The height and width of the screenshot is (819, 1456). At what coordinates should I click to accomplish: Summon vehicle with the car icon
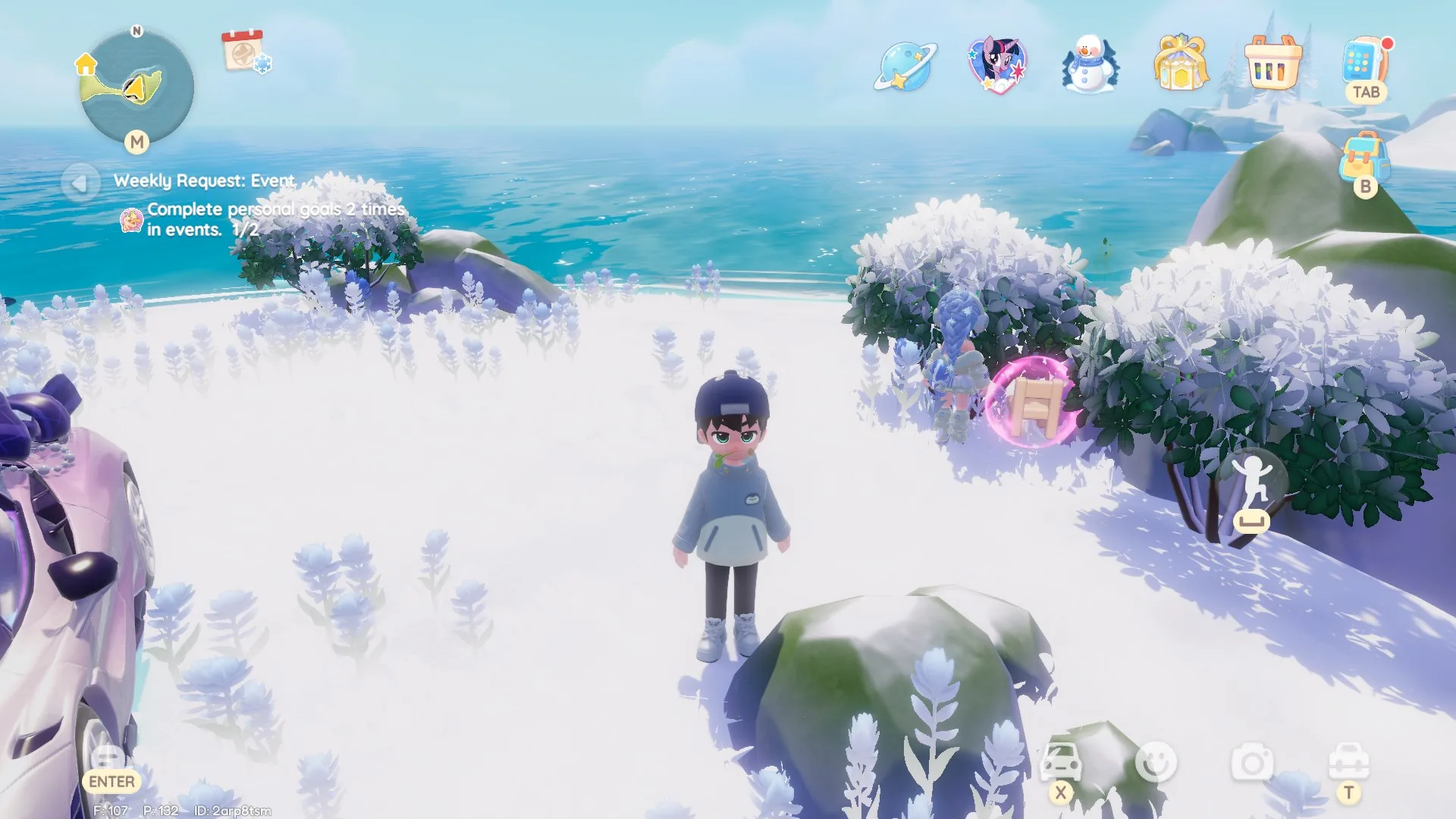(x=1060, y=762)
